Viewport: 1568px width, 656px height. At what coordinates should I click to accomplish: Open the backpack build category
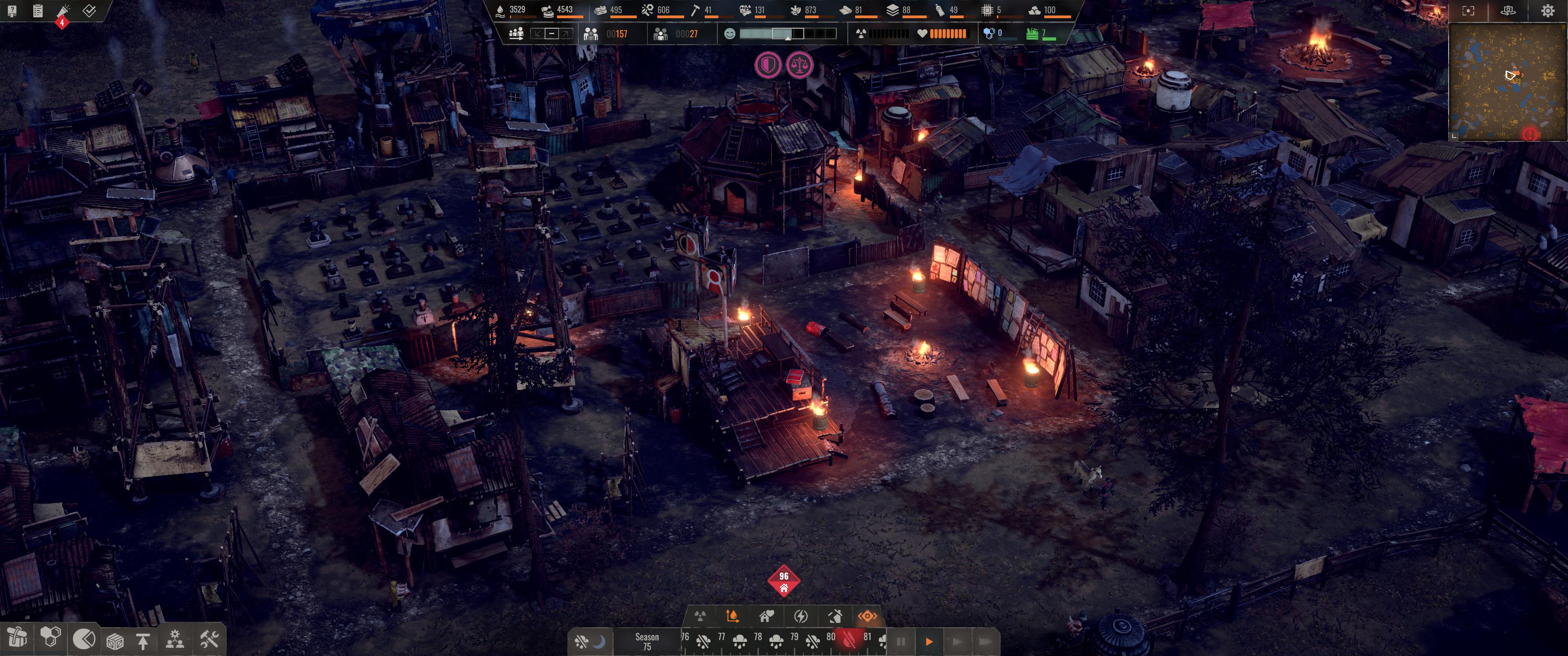coord(18,638)
